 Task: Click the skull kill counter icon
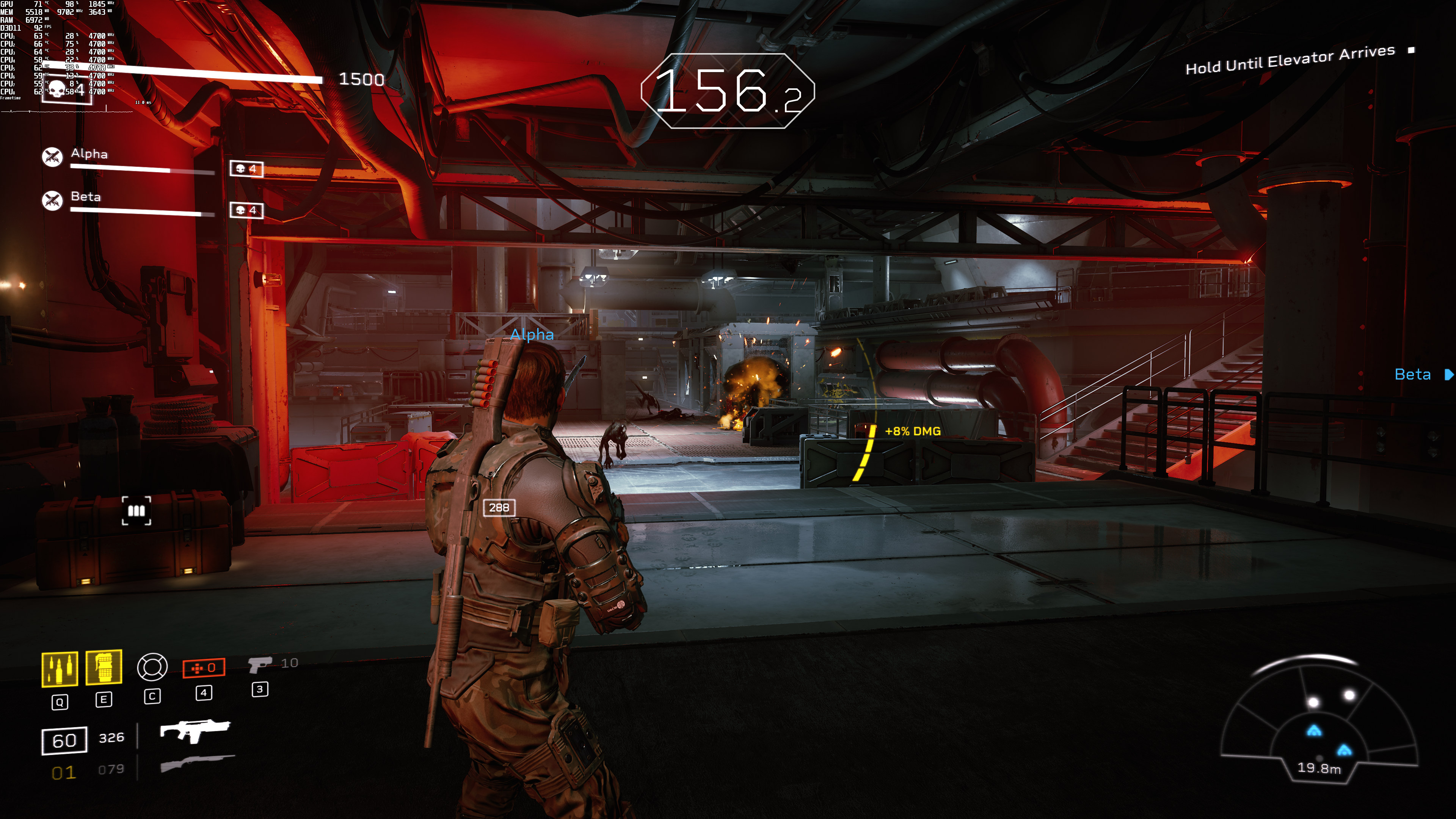pos(58,89)
